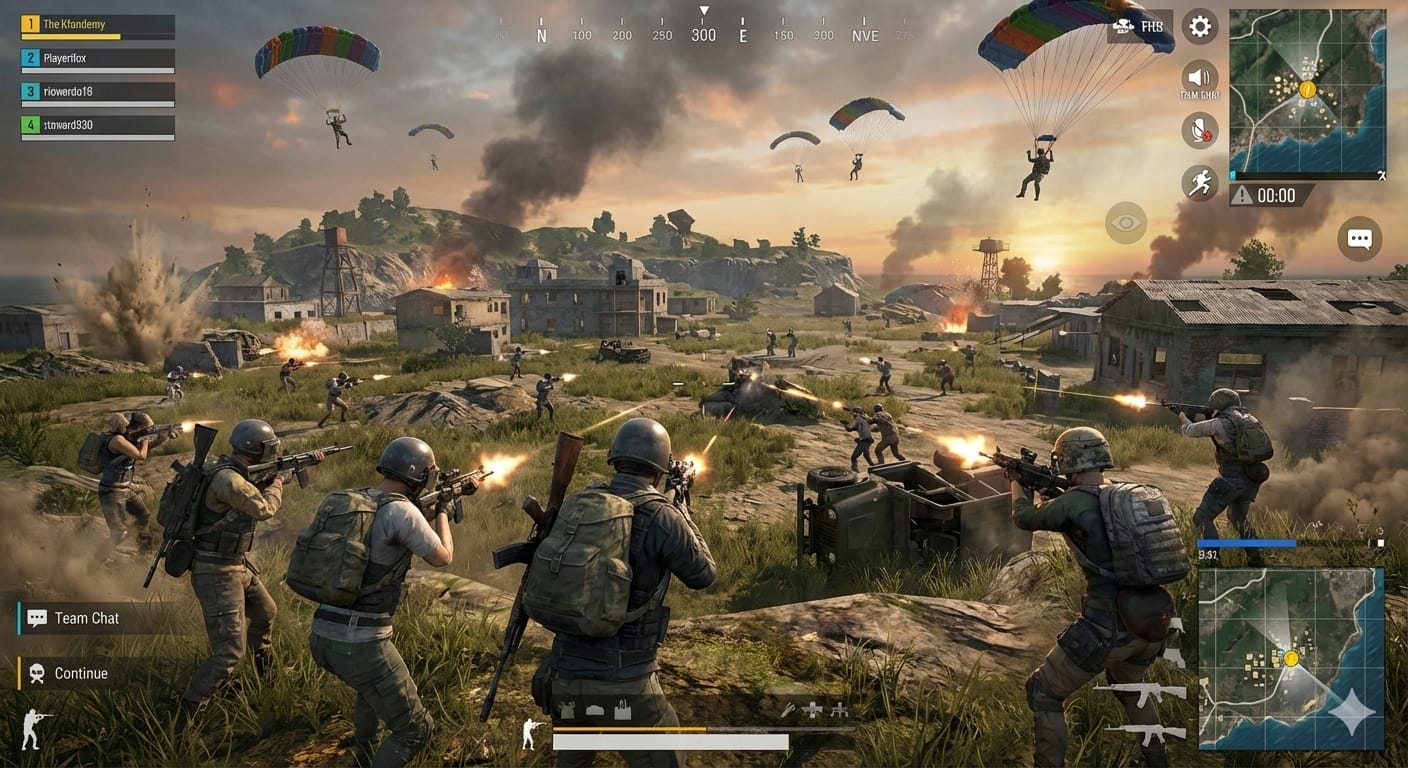Tap the running man sprint button
This screenshot has width=1408, height=768.
[x=1200, y=183]
